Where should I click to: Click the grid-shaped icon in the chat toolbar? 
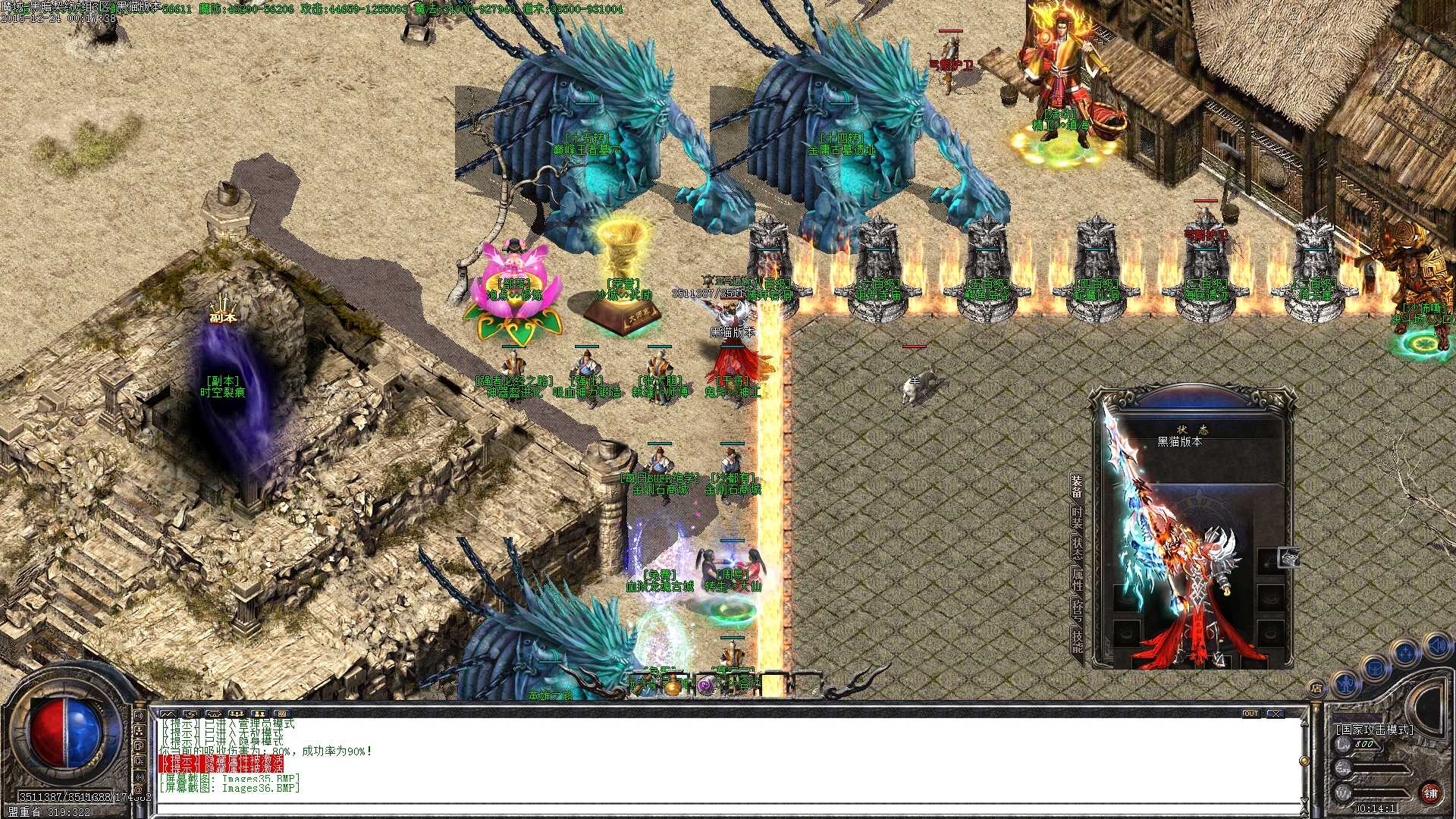[x=283, y=714]
